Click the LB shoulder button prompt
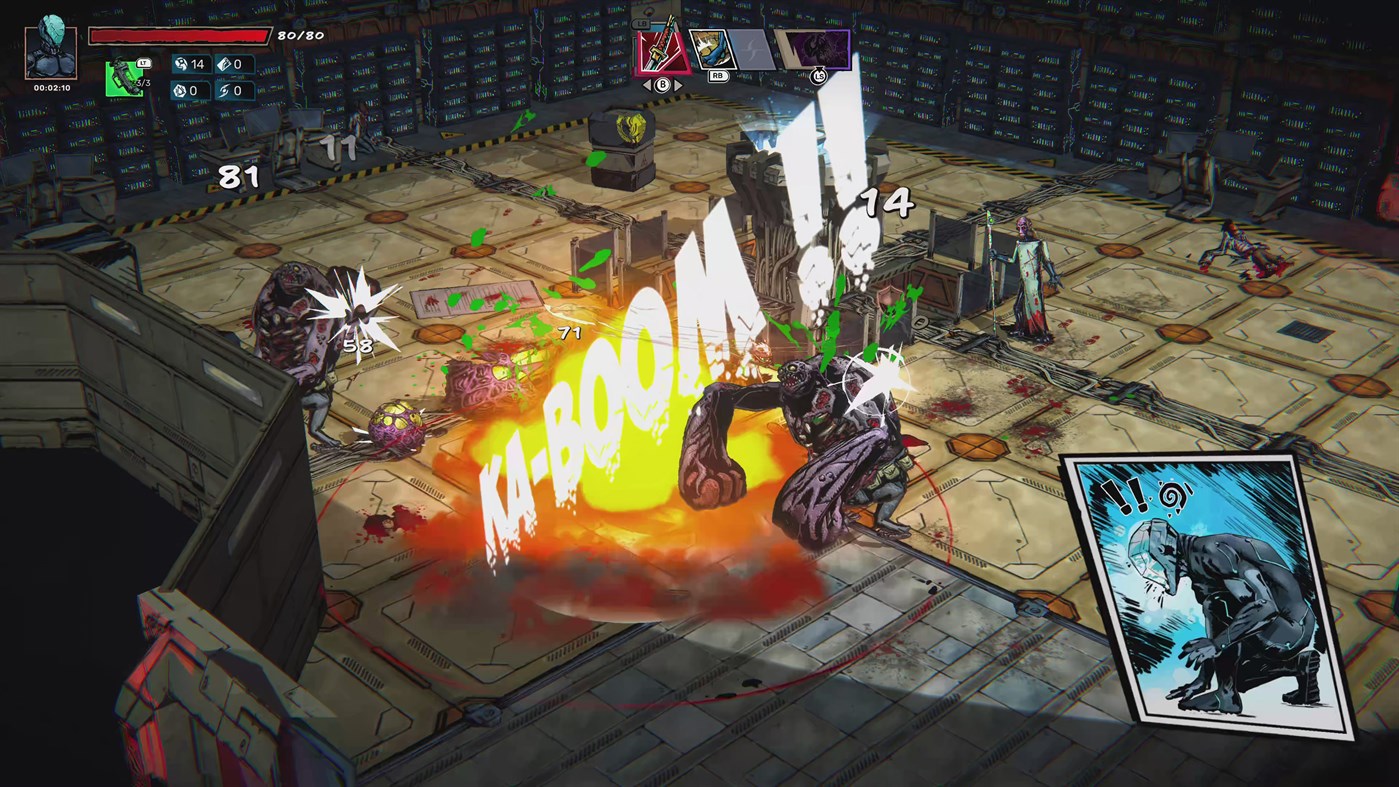1399x787 pixels. (x=640, y=23)
